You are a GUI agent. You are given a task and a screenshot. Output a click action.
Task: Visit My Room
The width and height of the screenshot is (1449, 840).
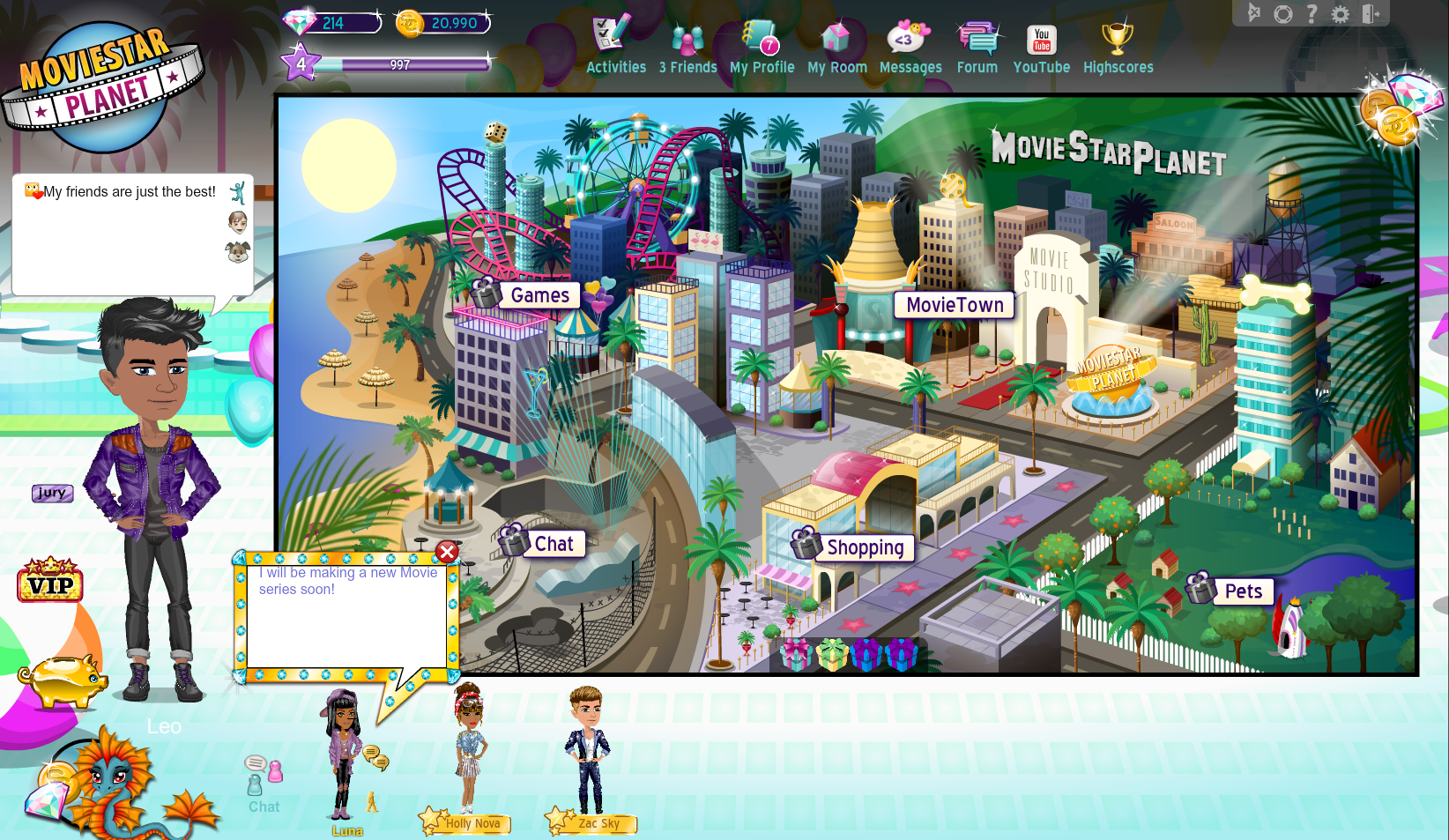(836, 48)
